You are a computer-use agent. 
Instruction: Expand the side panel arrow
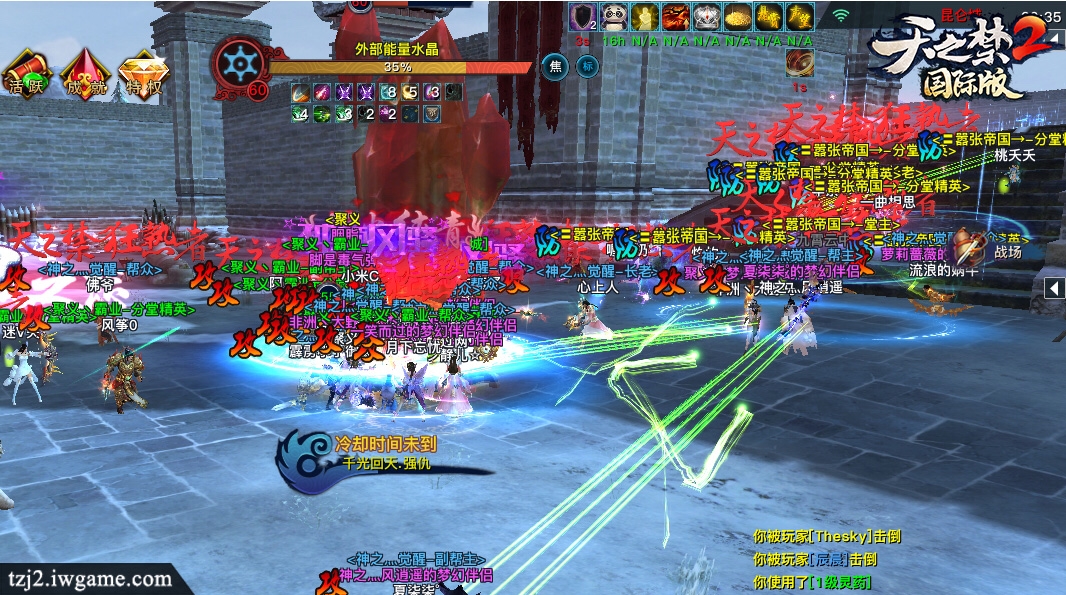[x=1054, y=288]
